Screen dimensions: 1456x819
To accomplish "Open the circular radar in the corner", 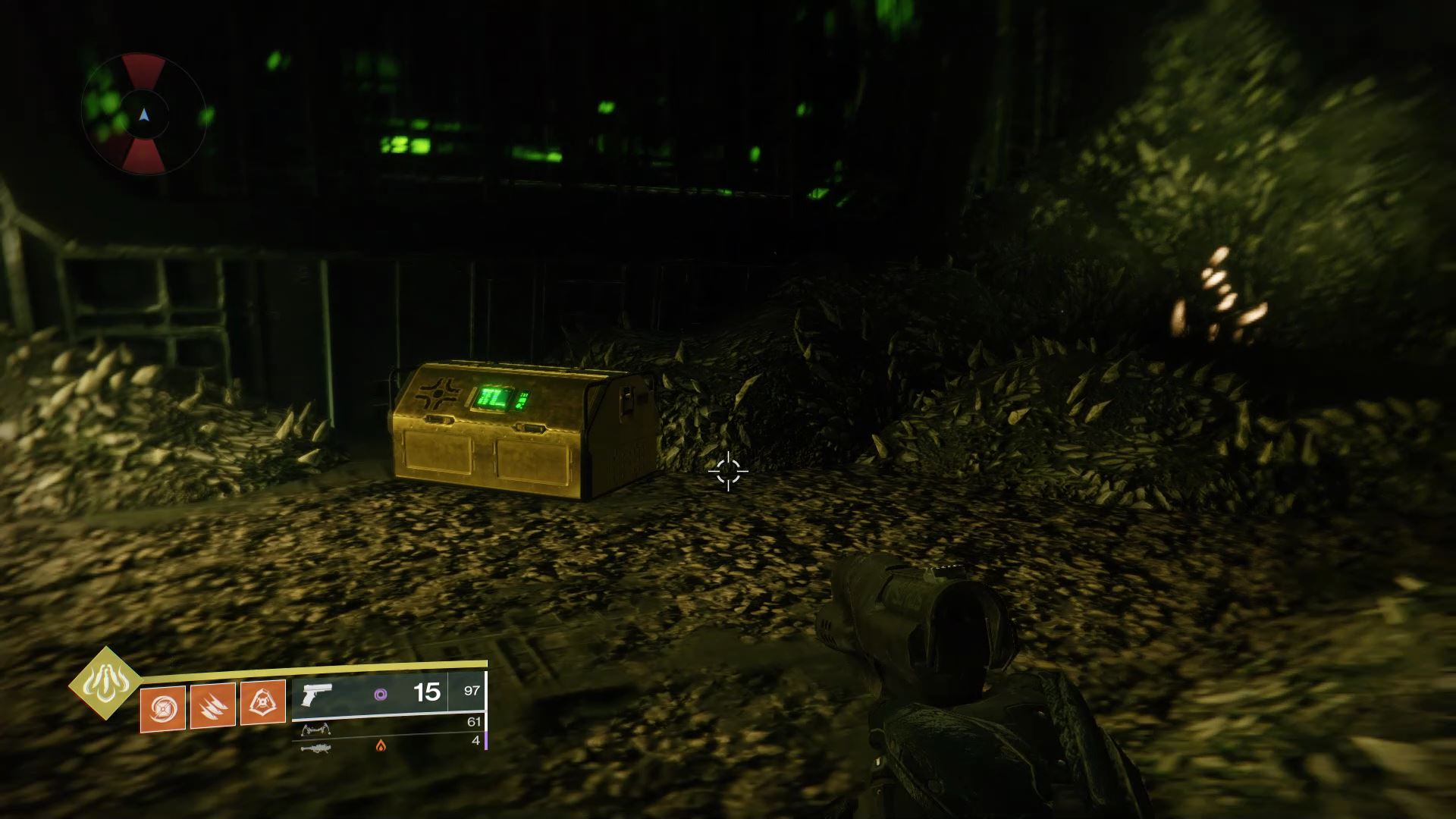I will (144, 115).
